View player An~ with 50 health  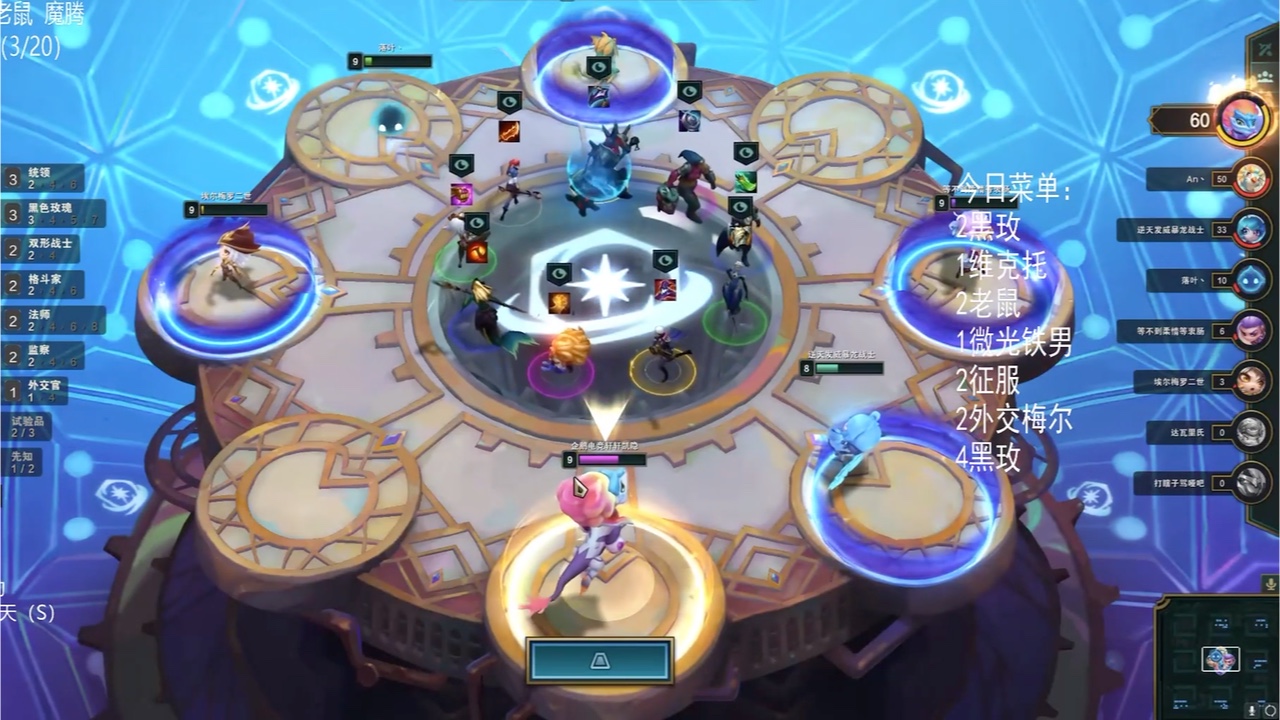click(x=1251, y=179)
